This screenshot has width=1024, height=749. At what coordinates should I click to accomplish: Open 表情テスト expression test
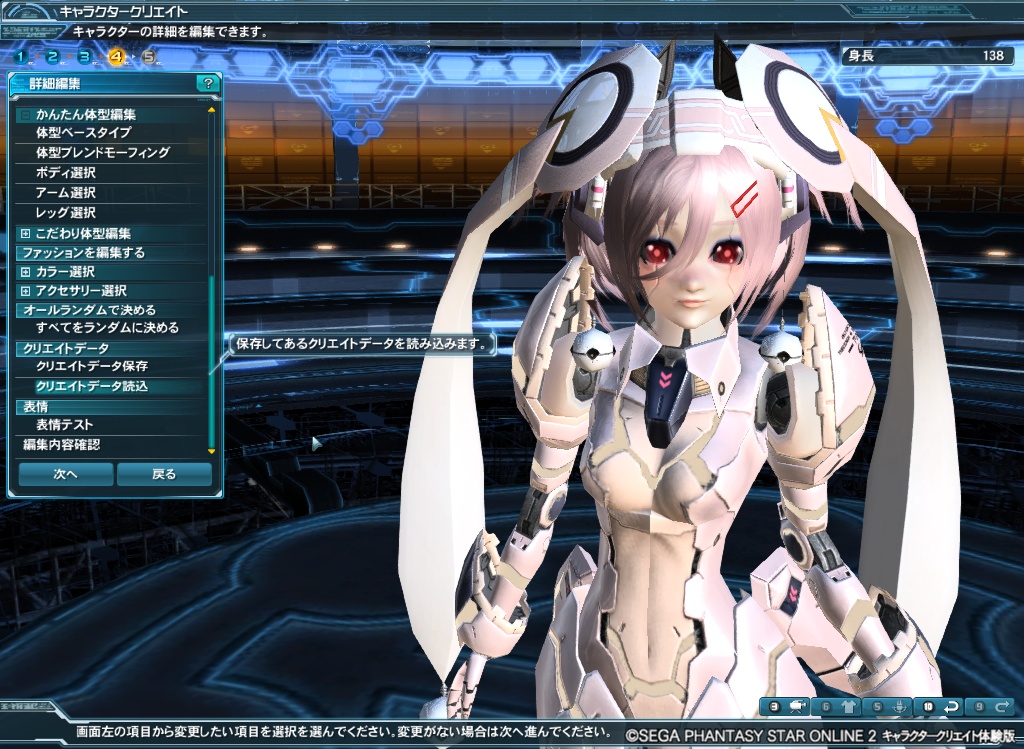pyautogui.click(x=64, y=425)
